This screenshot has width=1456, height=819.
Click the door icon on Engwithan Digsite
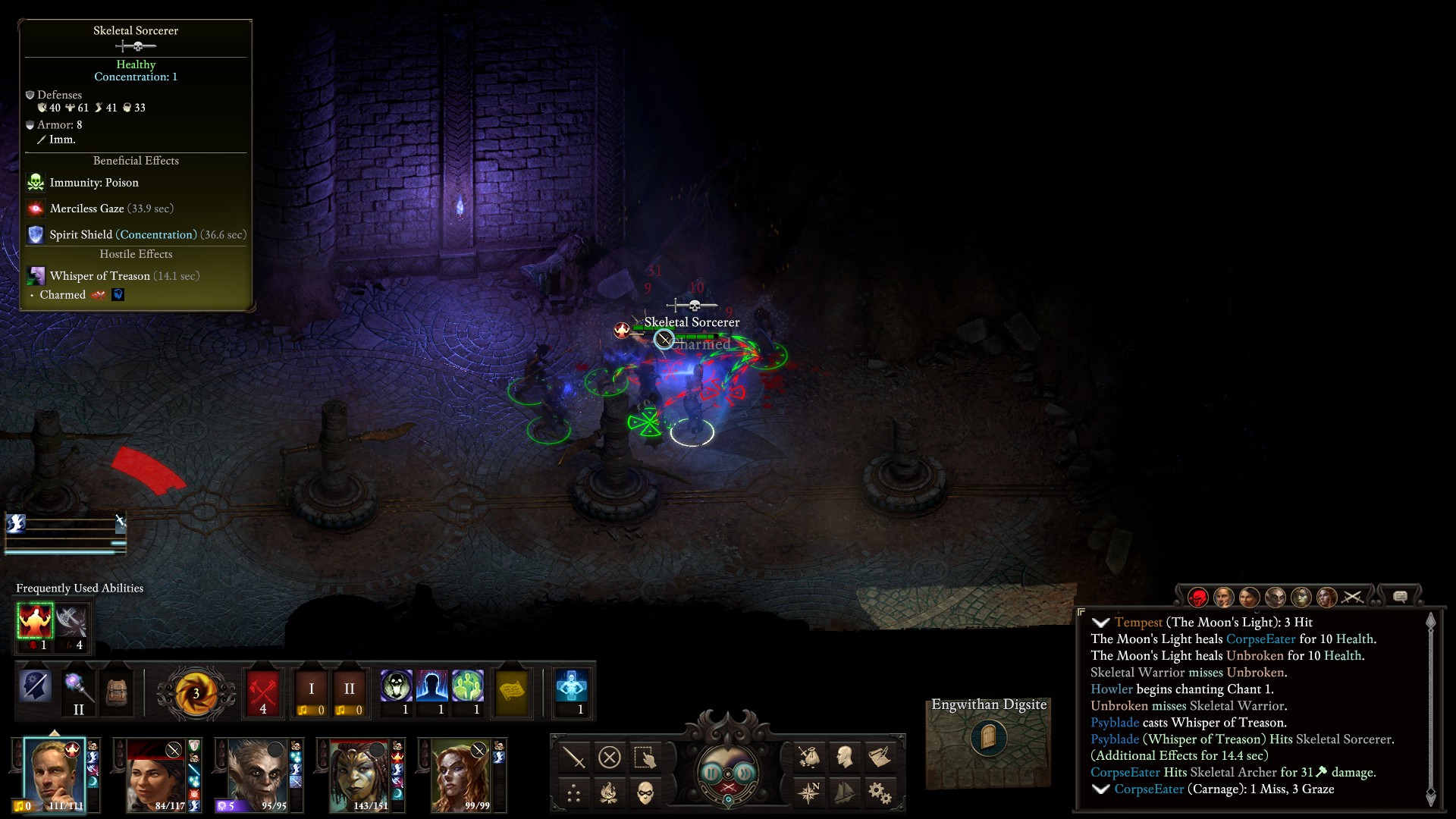tap(988, 736)
